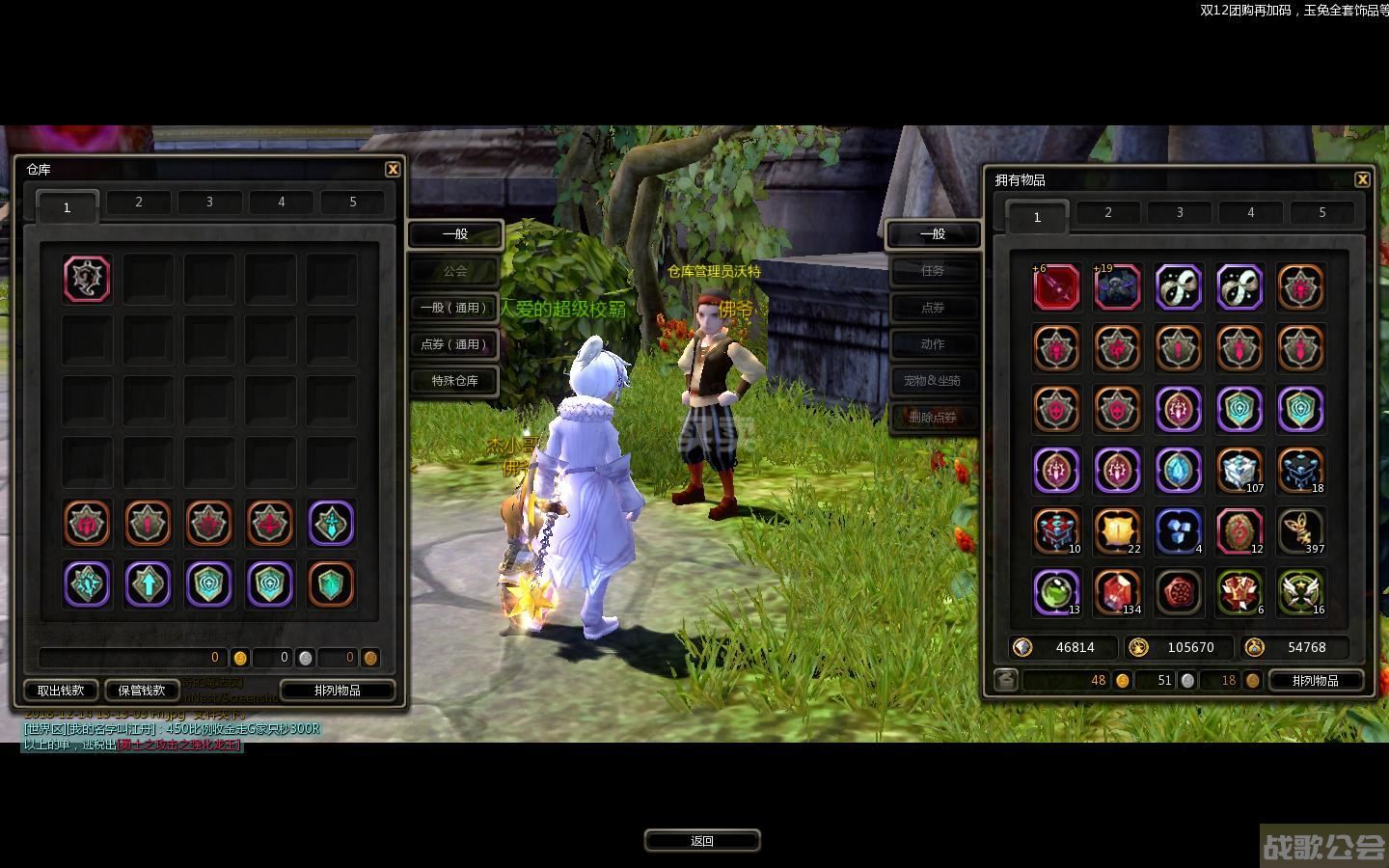
Task: Switch to the inventory 任务 quest tab
Action: pyautogui.click(x=933, y=271)
